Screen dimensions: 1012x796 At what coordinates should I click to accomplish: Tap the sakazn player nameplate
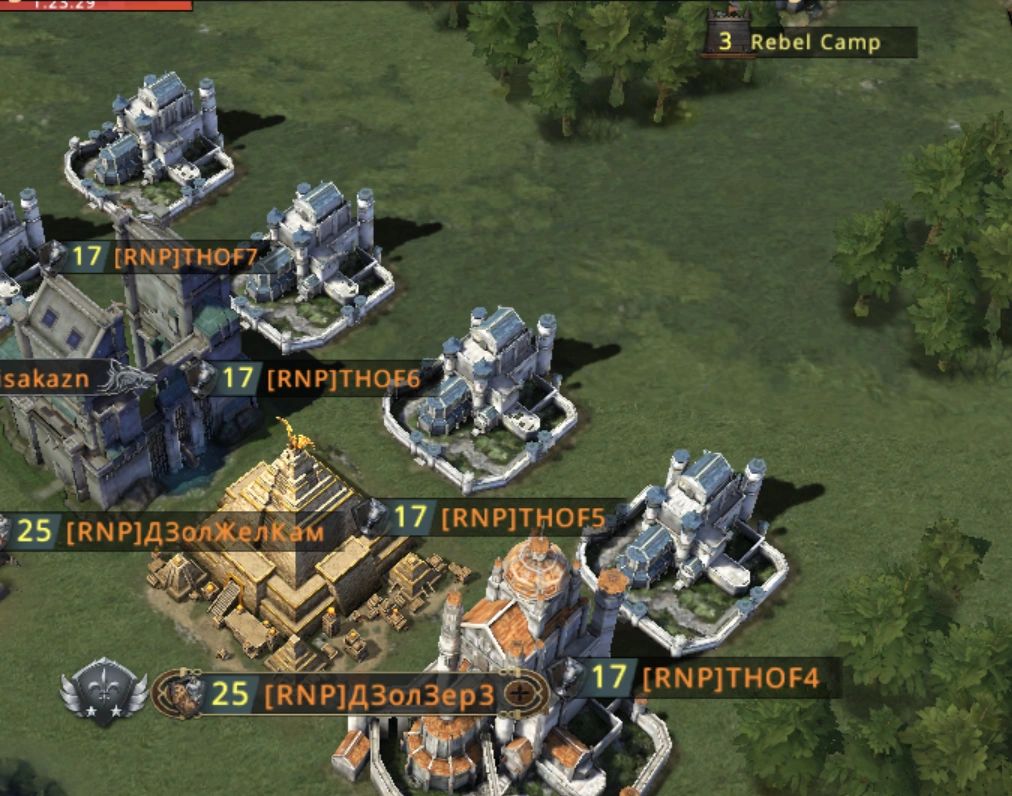(50, 379)
